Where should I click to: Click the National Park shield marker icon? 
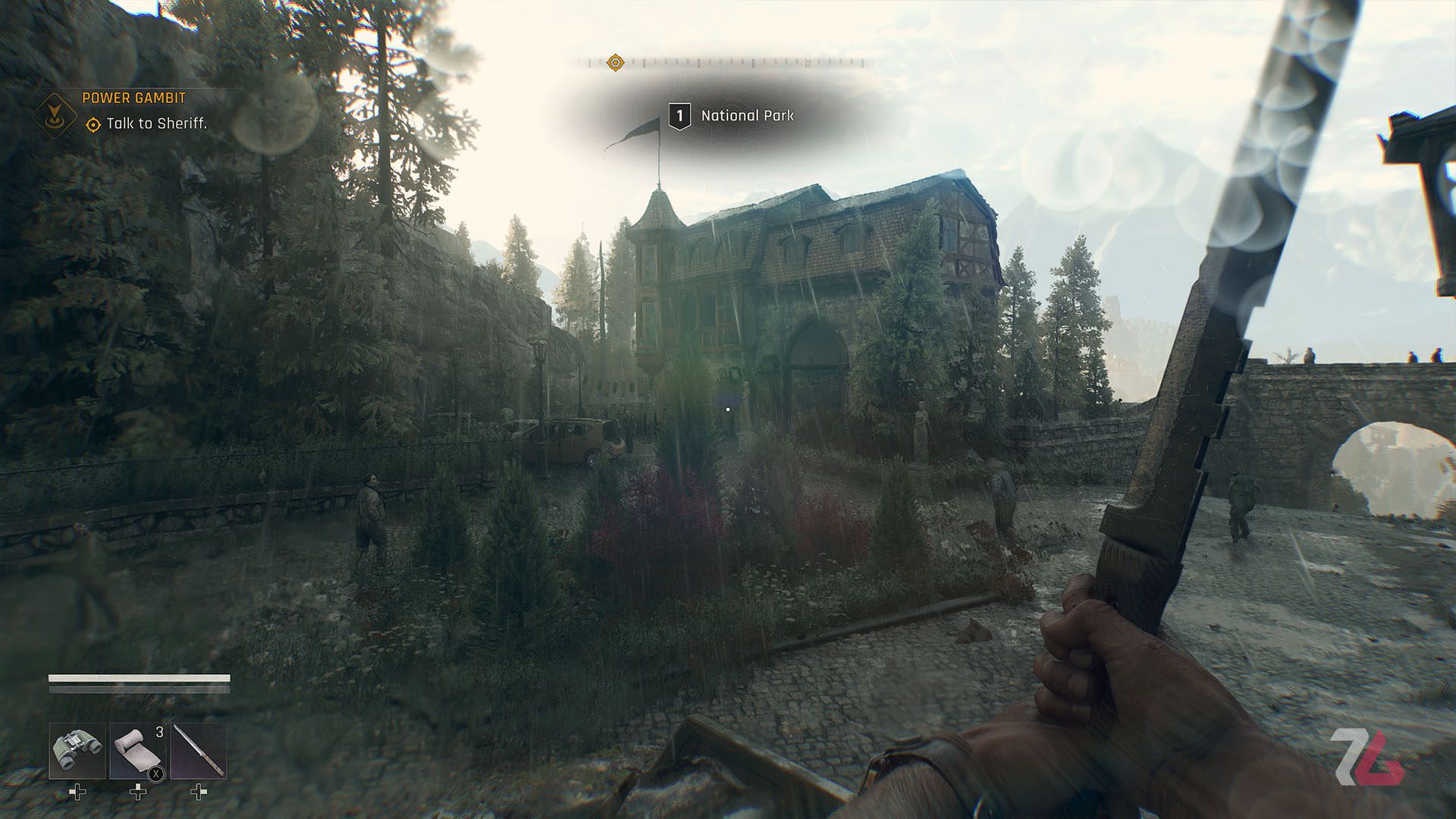[x=680, y=115]
